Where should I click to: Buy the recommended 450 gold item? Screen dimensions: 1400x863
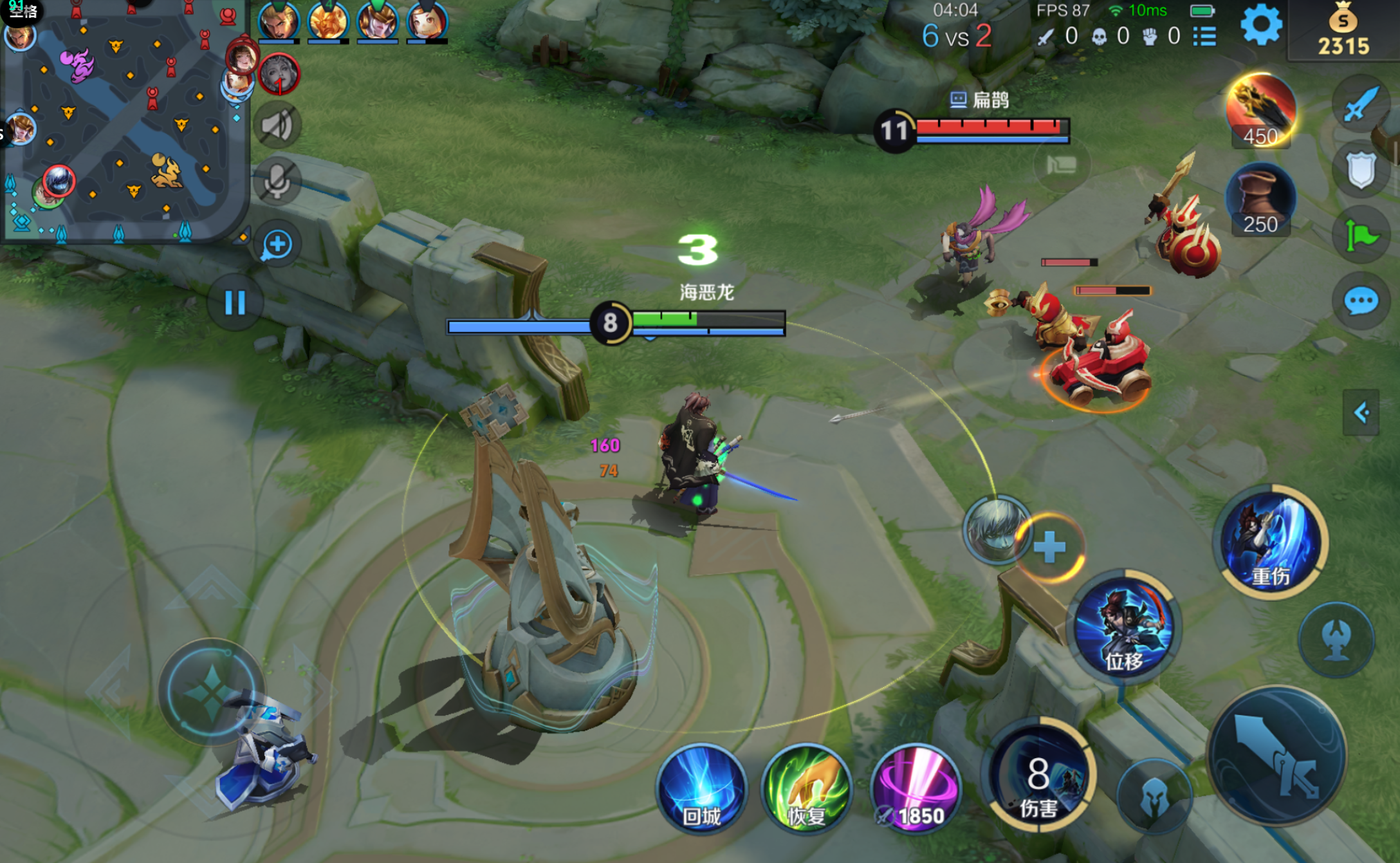pyautogui.click(x=1260, y=111)
